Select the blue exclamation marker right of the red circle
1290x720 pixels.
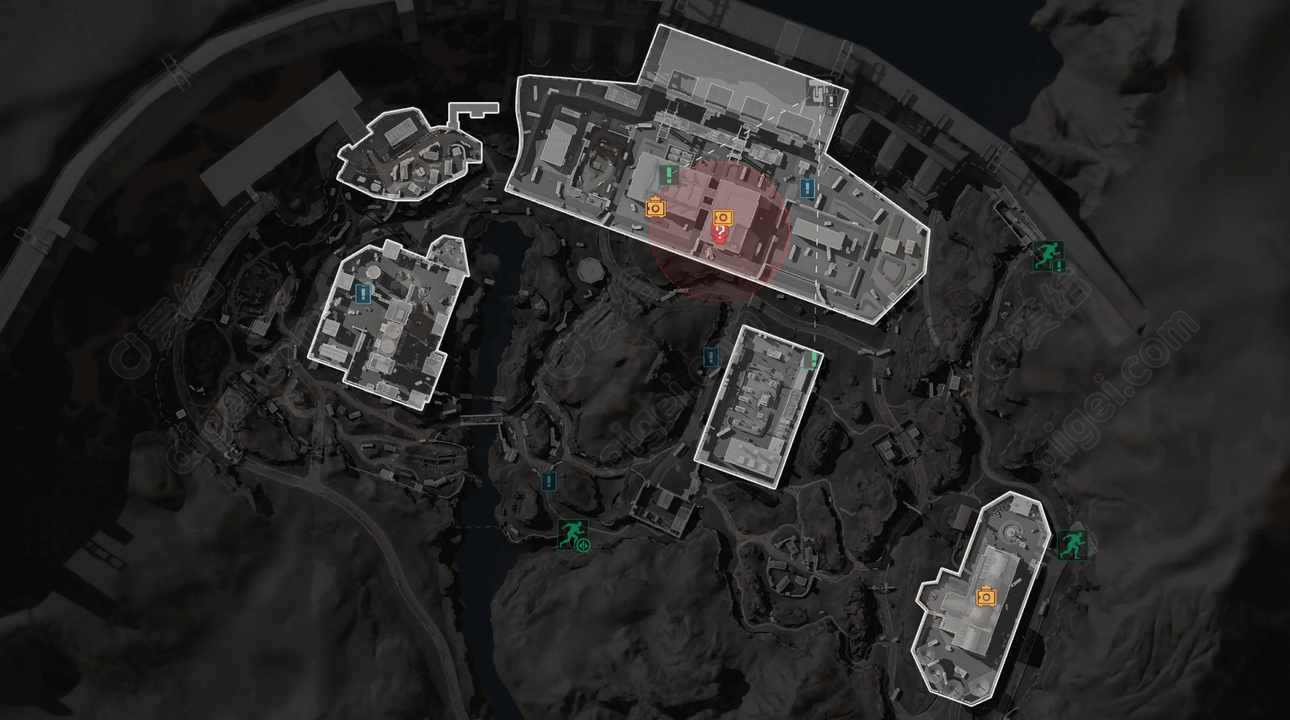coord(808,187)
